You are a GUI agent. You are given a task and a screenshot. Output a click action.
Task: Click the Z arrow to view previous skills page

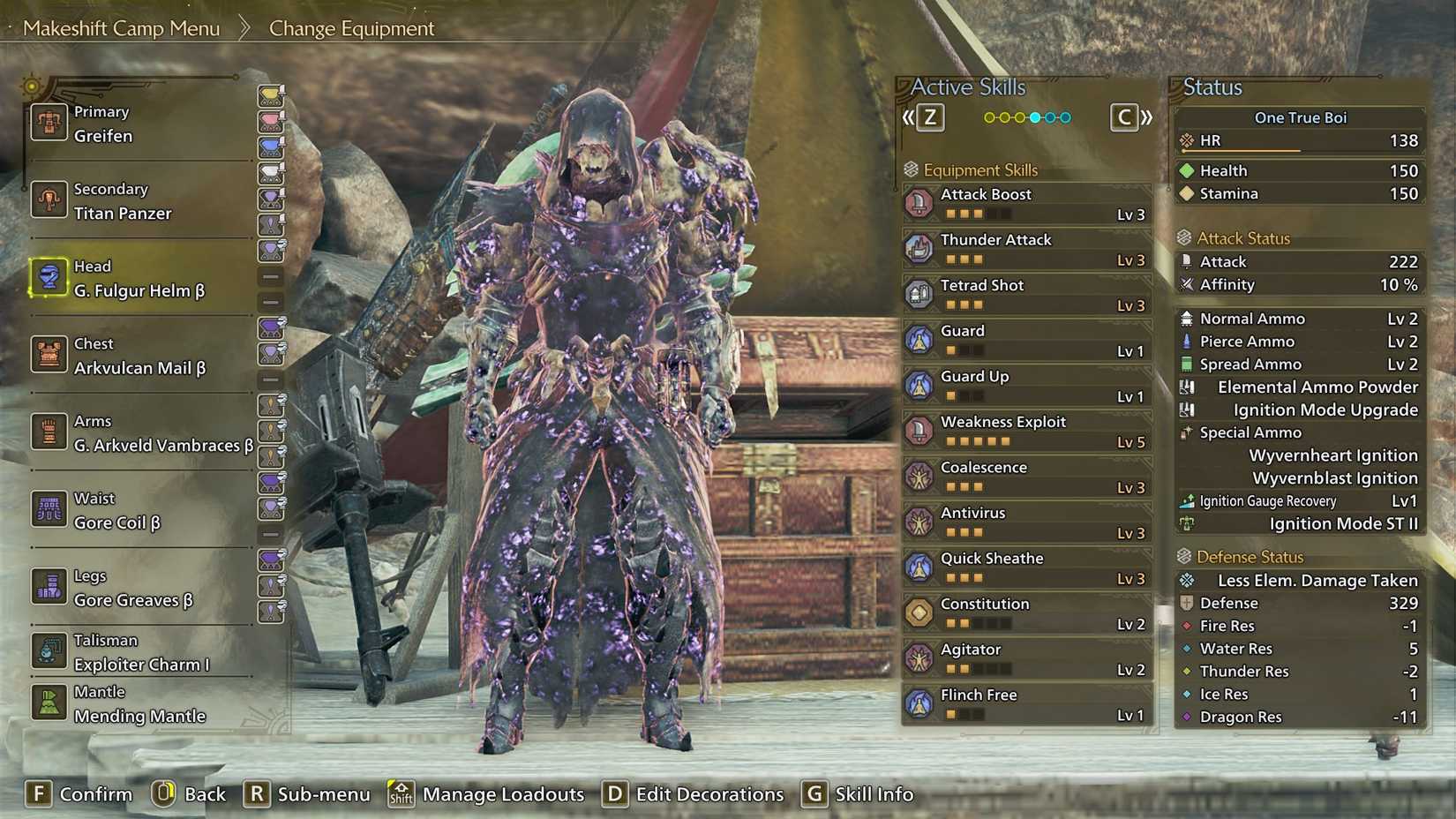tap(929, 116)
